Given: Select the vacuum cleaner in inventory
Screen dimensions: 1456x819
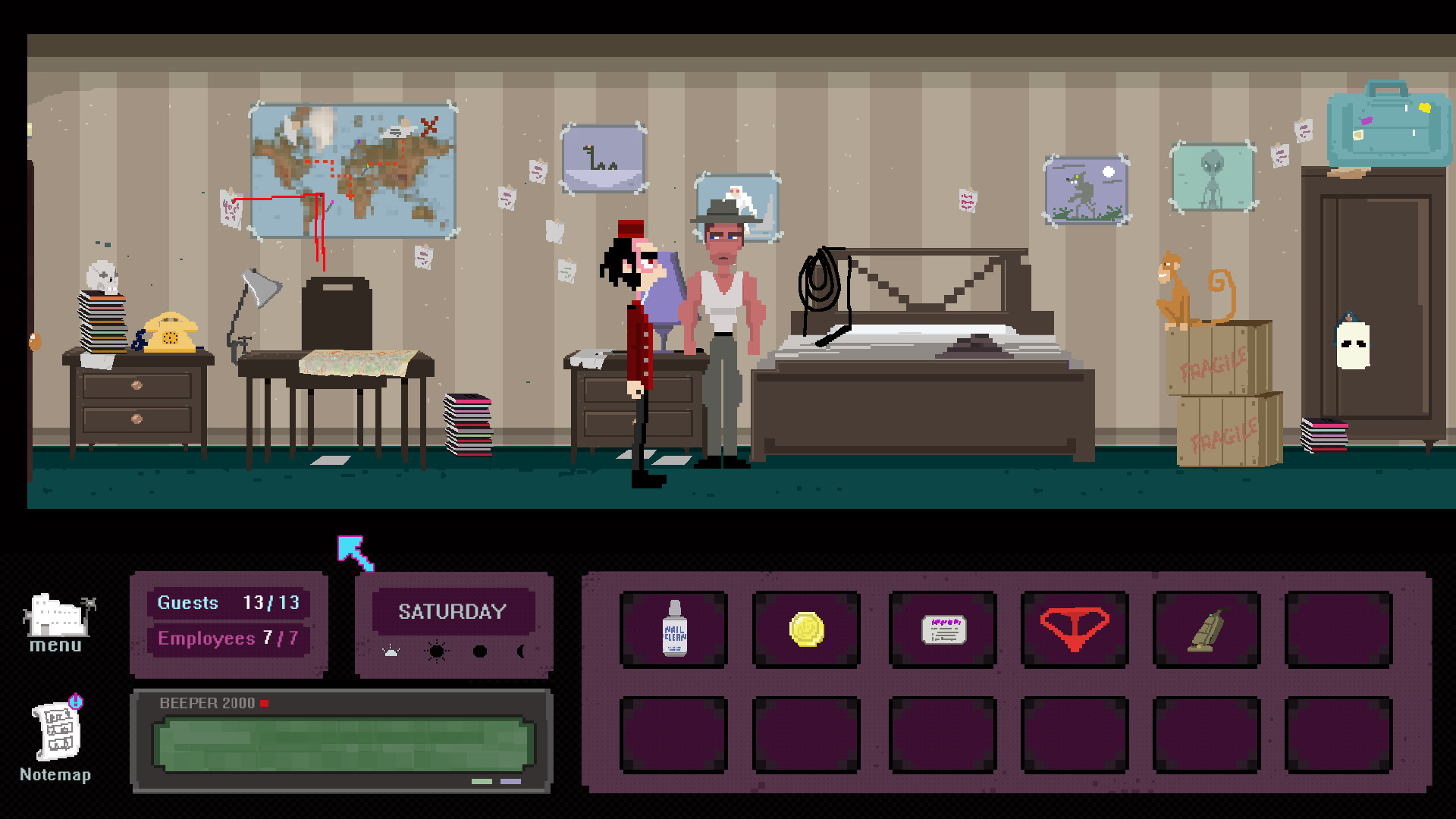Looking at the screenshot, I should (x=1207, y=629).
